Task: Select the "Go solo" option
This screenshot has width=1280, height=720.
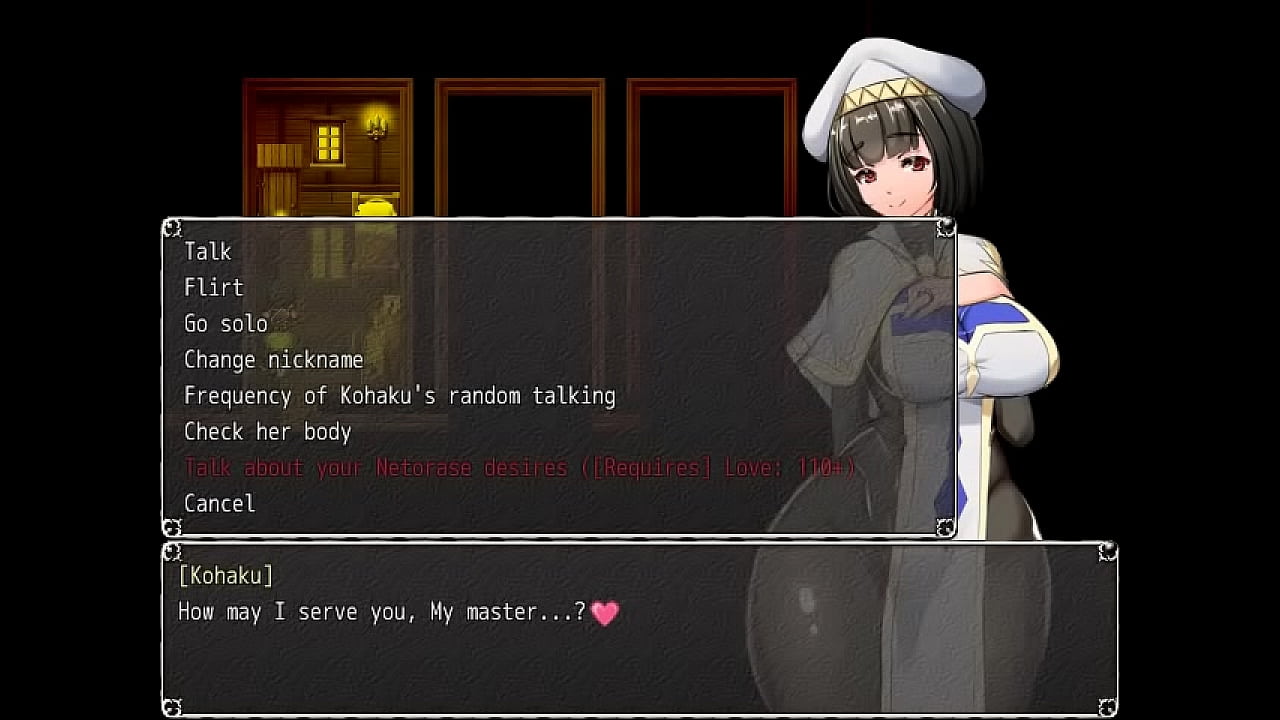Action: (224, 323)
